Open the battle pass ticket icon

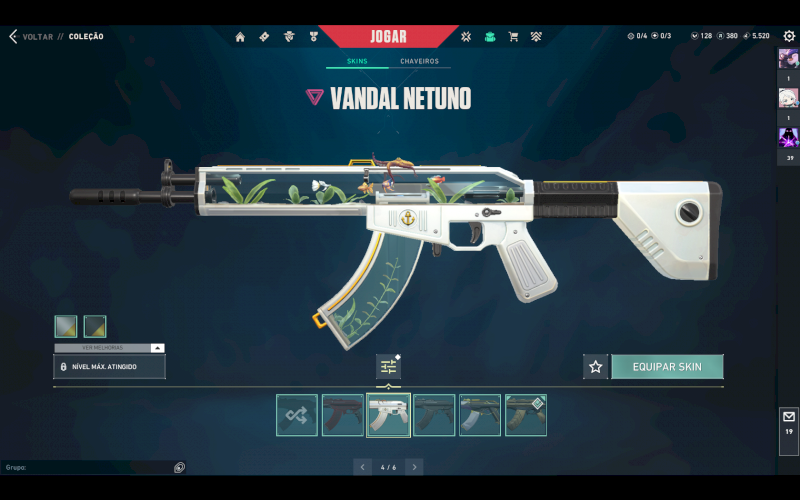click(264, 37)
